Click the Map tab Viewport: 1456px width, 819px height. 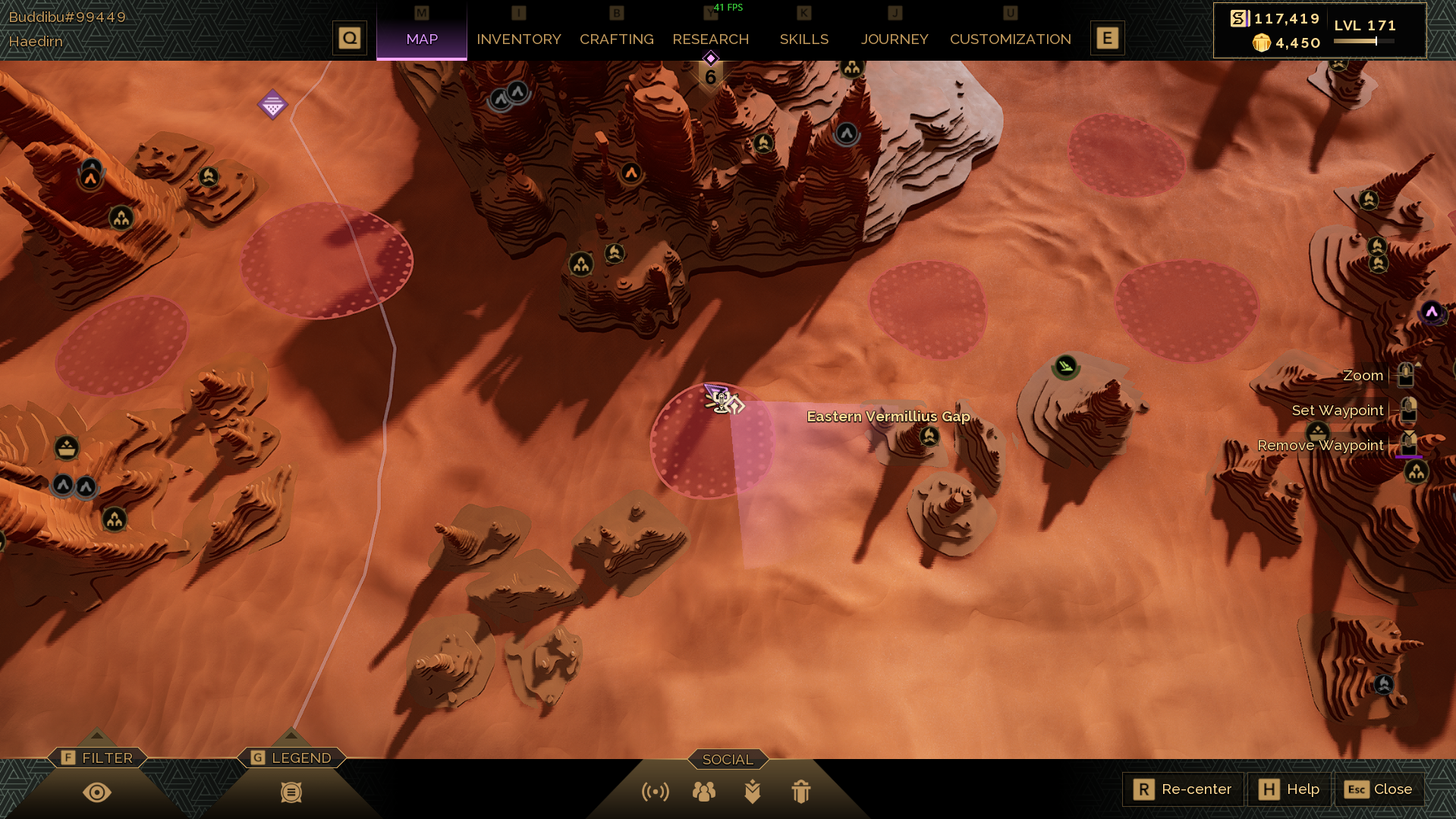(422, 39)
